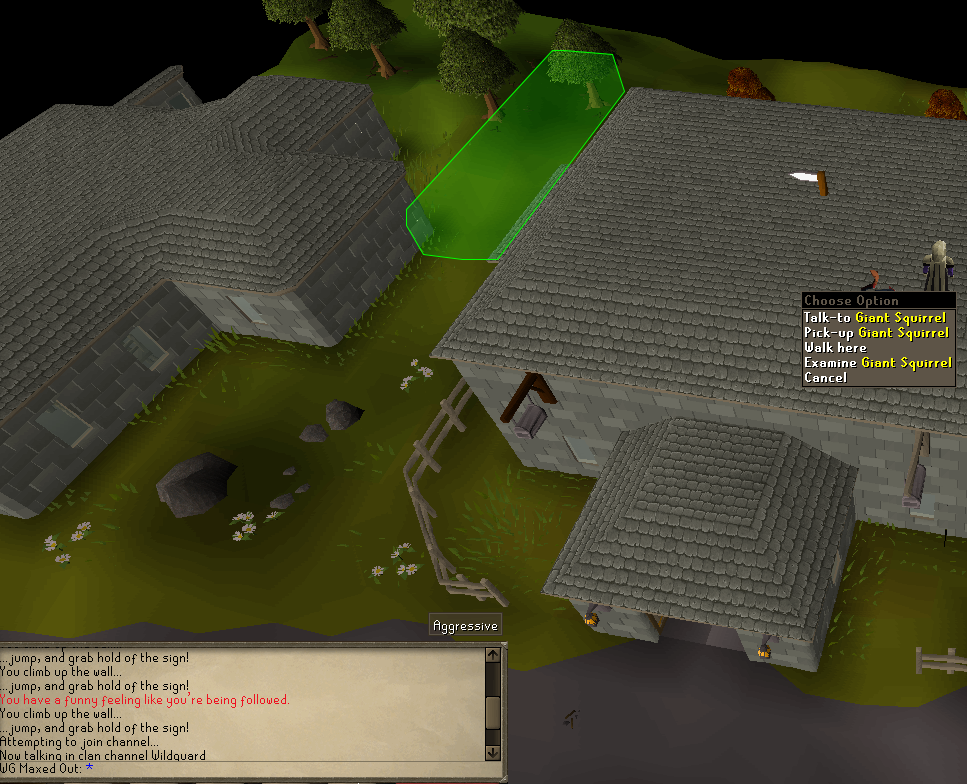The height and width of the screenshot is (784, 967).
Task: Select Examine Giant Squirrel entry
Action: pos(877,362)
